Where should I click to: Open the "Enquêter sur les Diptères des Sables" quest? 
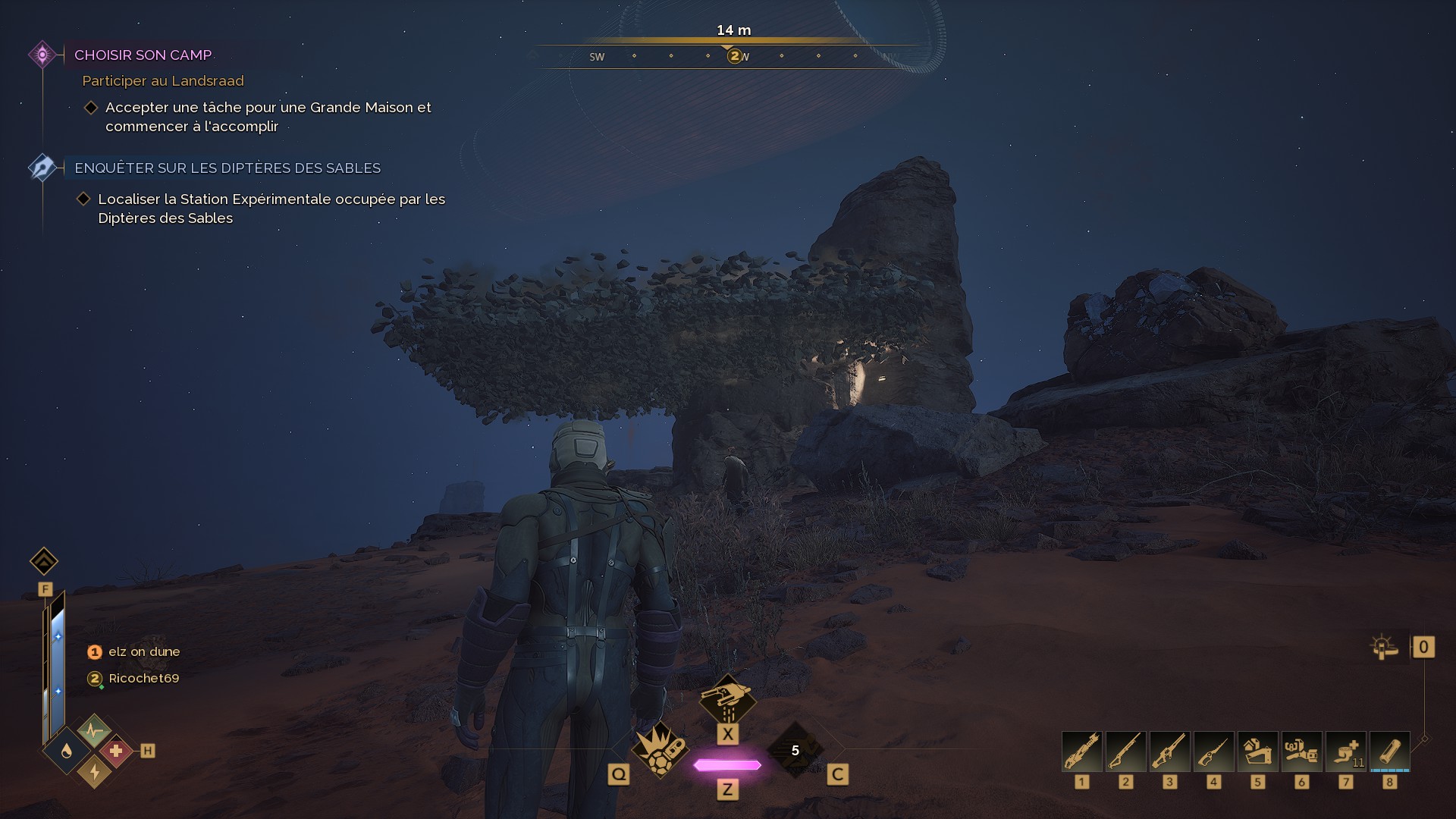tap(227, 168)
